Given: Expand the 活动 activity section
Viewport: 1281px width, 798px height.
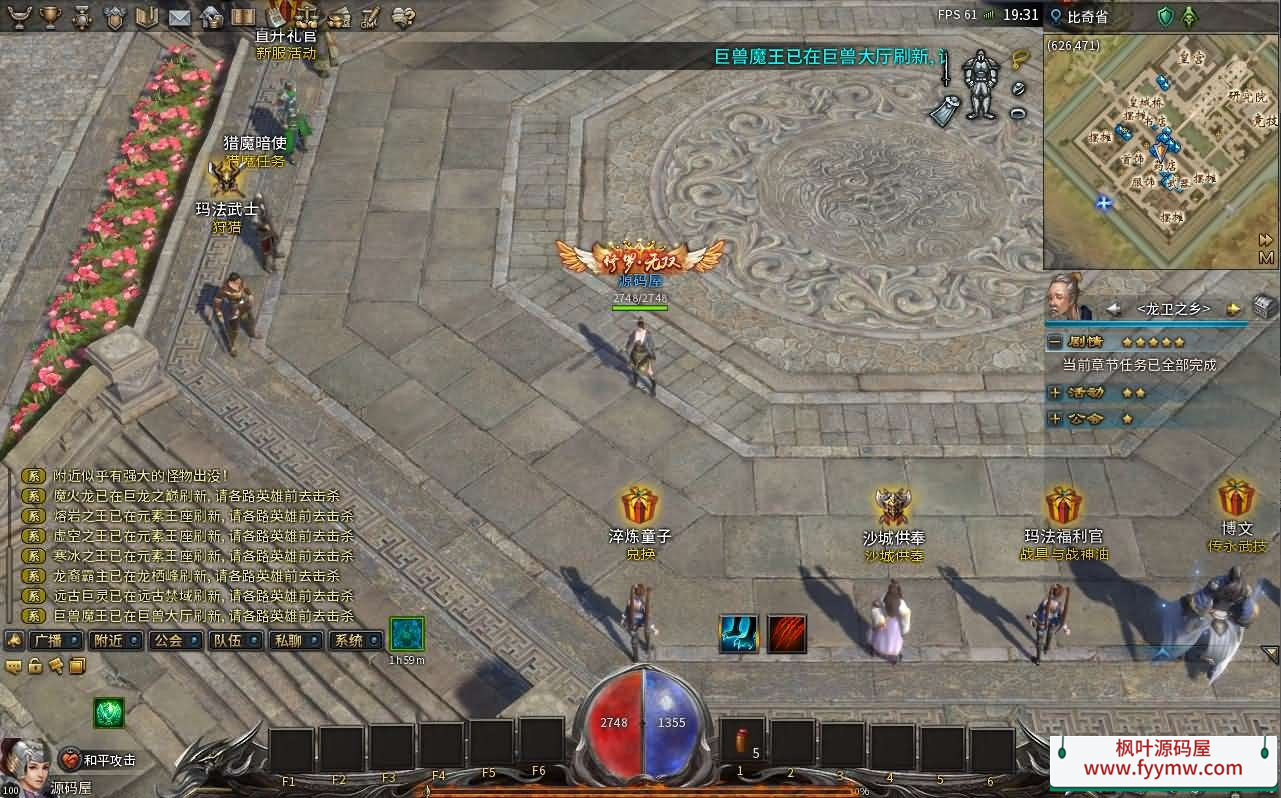Looking at the screenshot, I should [x=1054, y=393].
